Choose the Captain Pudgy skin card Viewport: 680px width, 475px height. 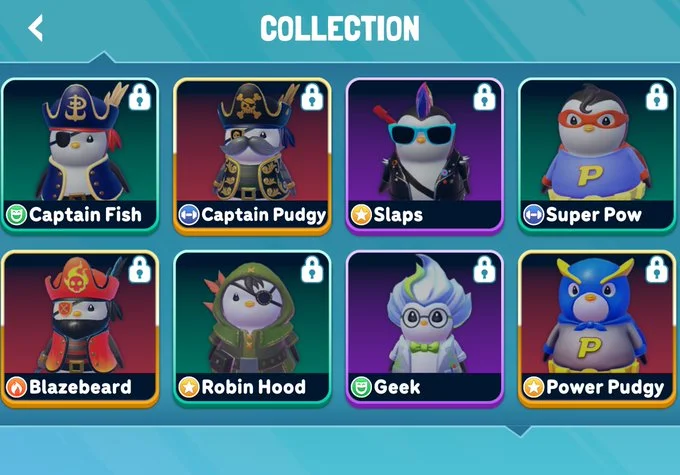252,155
